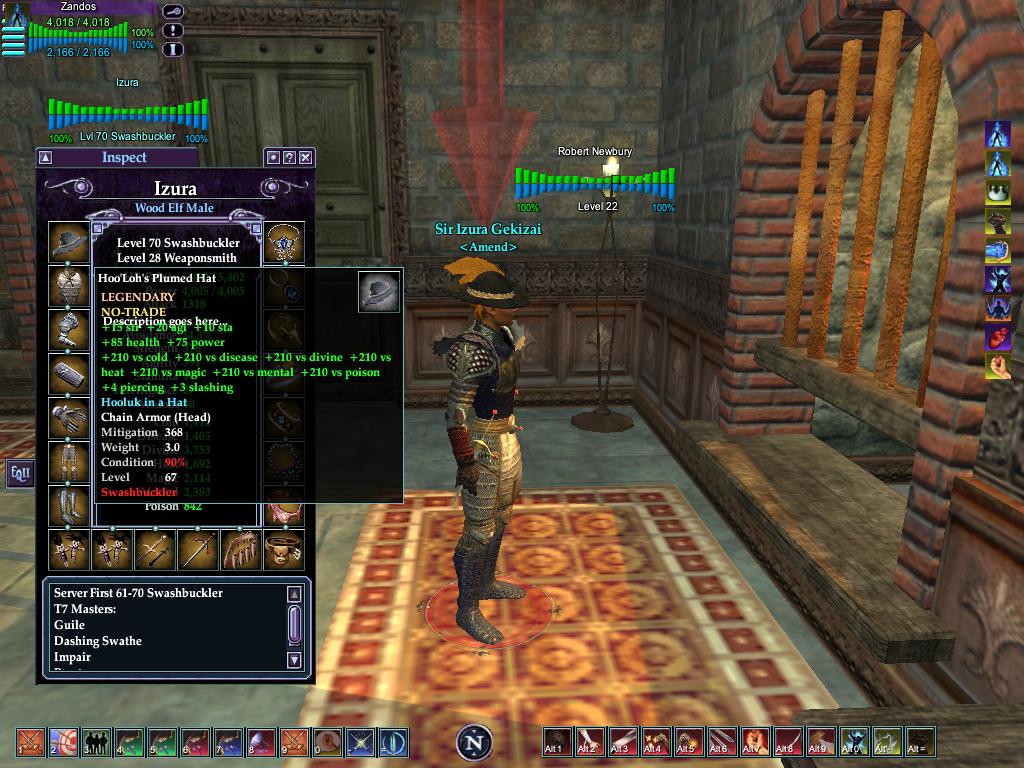The height and width of the screenshot is (768, 1024).
Task: Select the chest armor equipment slot
Action: click(x=68, y=285)
